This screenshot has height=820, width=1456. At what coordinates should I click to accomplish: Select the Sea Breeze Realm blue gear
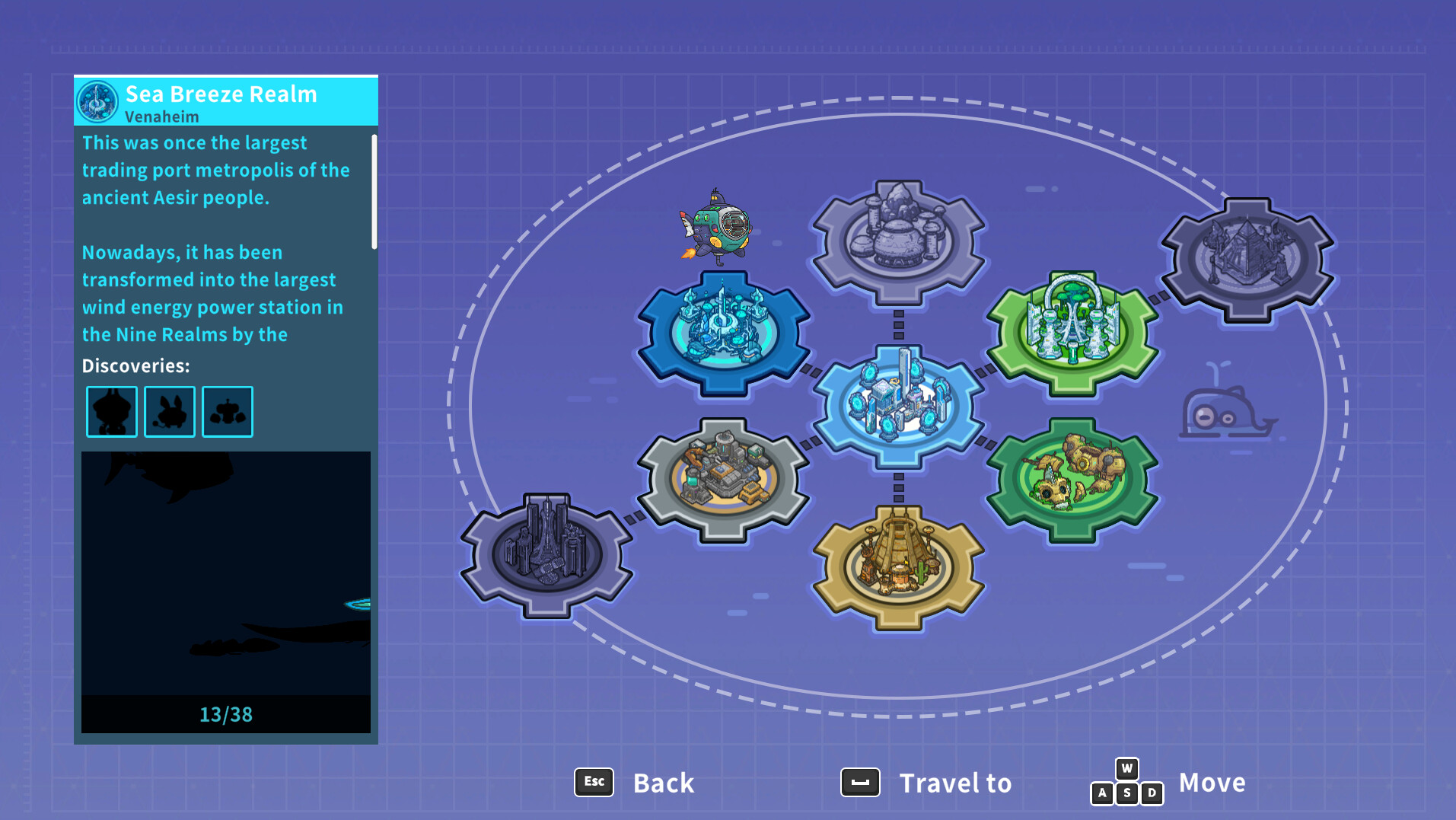tap(722, 333)
